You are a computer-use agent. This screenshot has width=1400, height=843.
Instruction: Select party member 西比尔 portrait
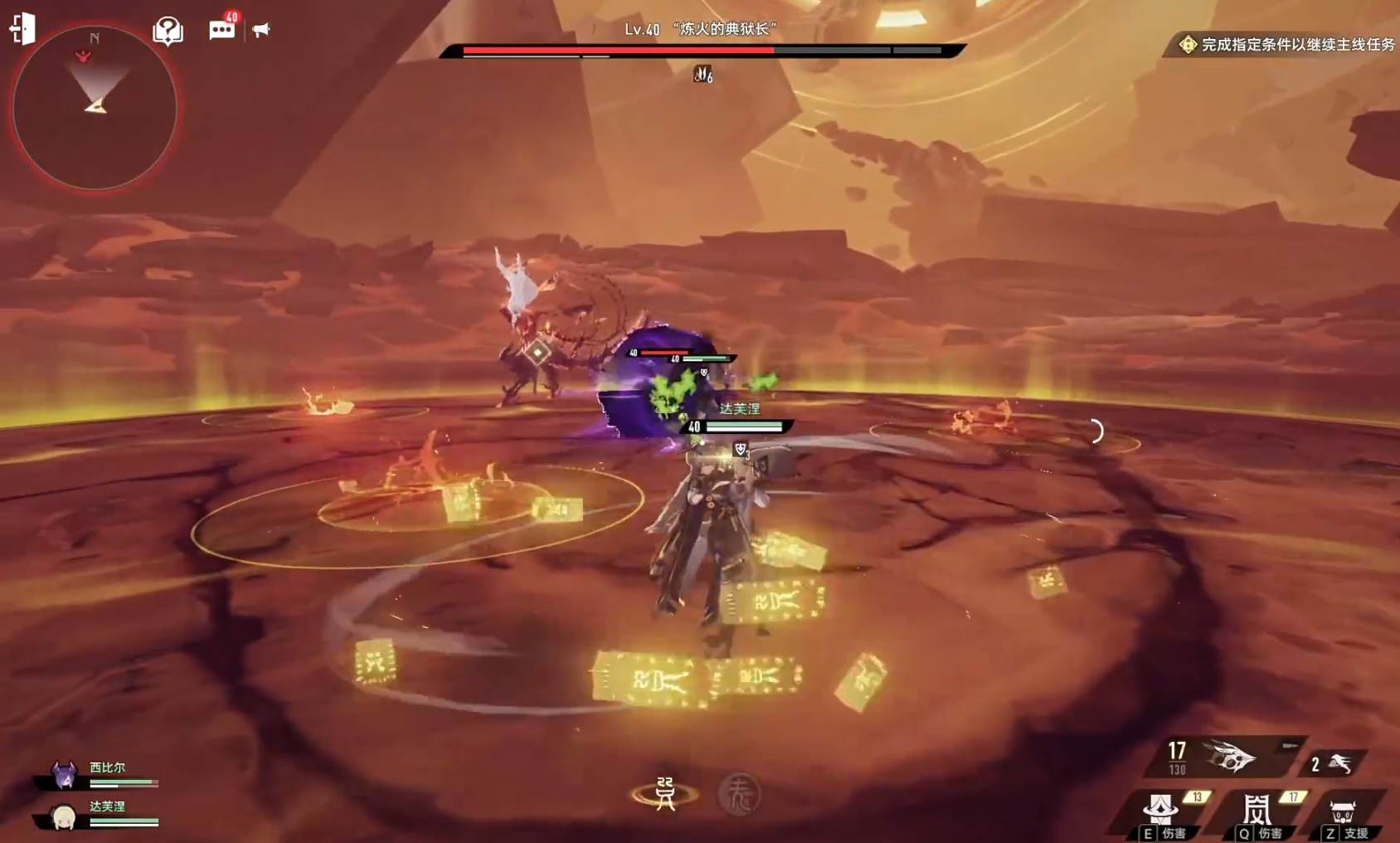(65, 775)
